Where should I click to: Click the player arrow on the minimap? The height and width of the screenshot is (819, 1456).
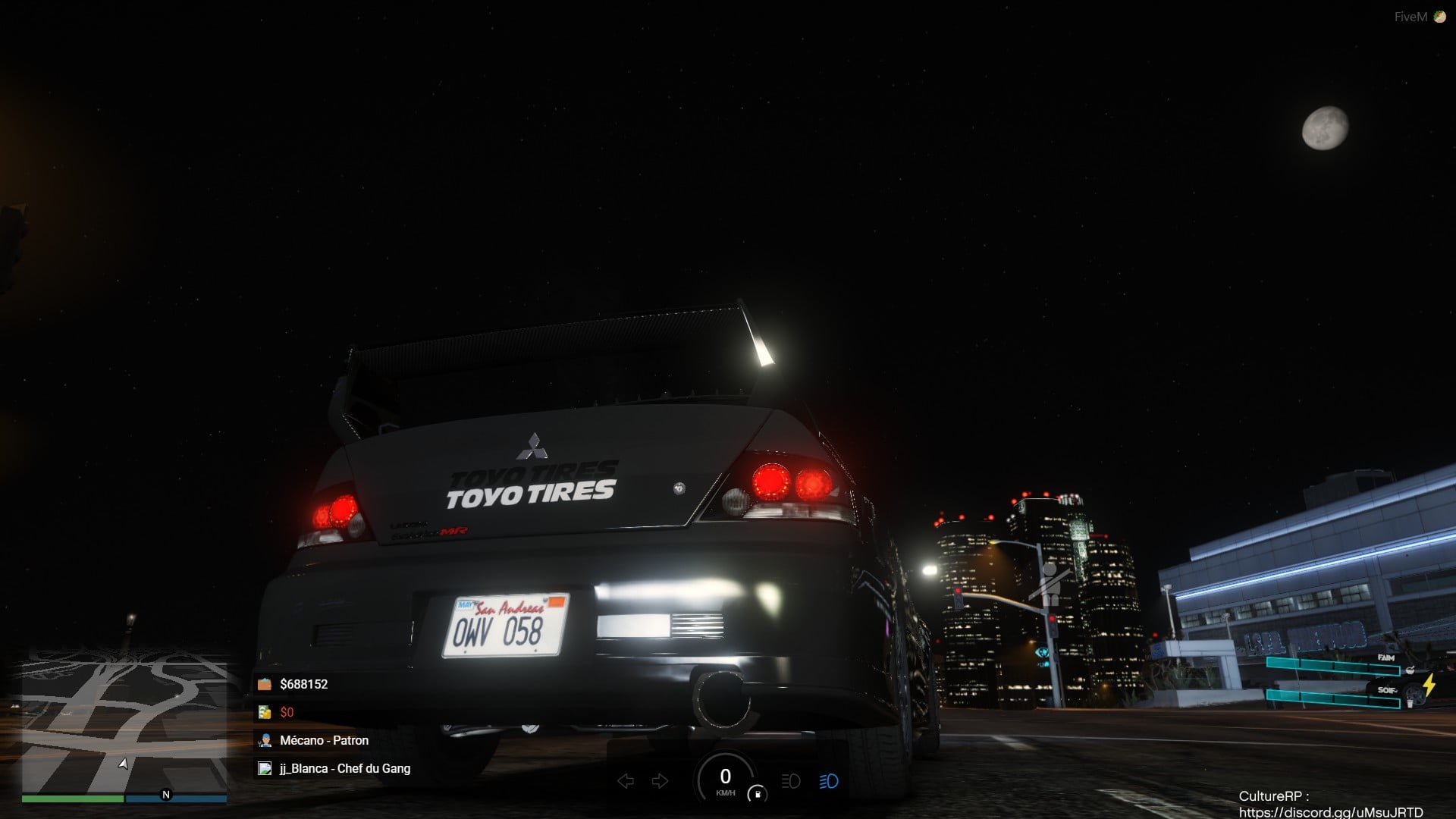click(x=124, y=763)
